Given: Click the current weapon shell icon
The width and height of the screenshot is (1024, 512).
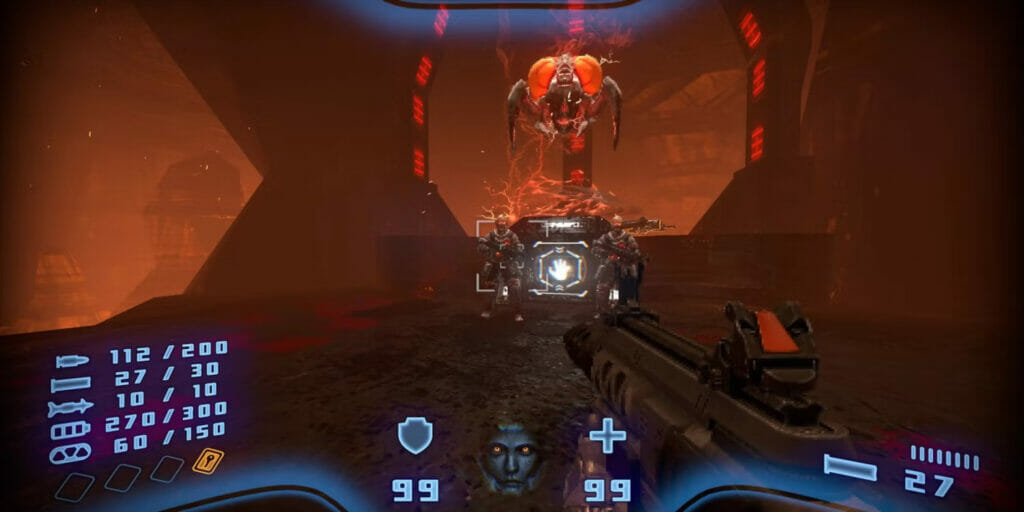Looking at the screenshot, I should (850, 467).
